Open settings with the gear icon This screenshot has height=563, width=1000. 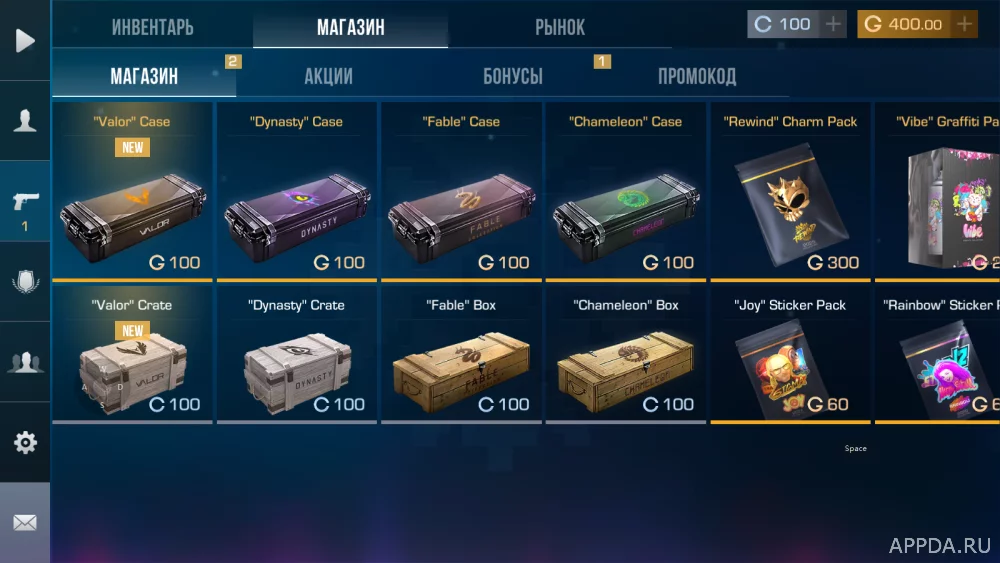point(25,442)
